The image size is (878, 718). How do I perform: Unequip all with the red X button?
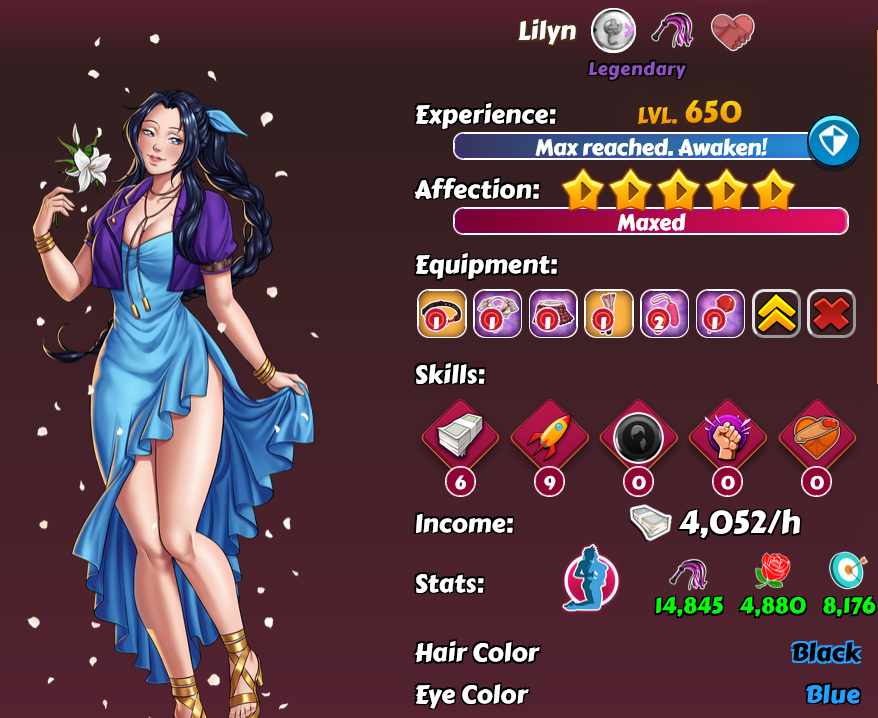coord(831,313)
